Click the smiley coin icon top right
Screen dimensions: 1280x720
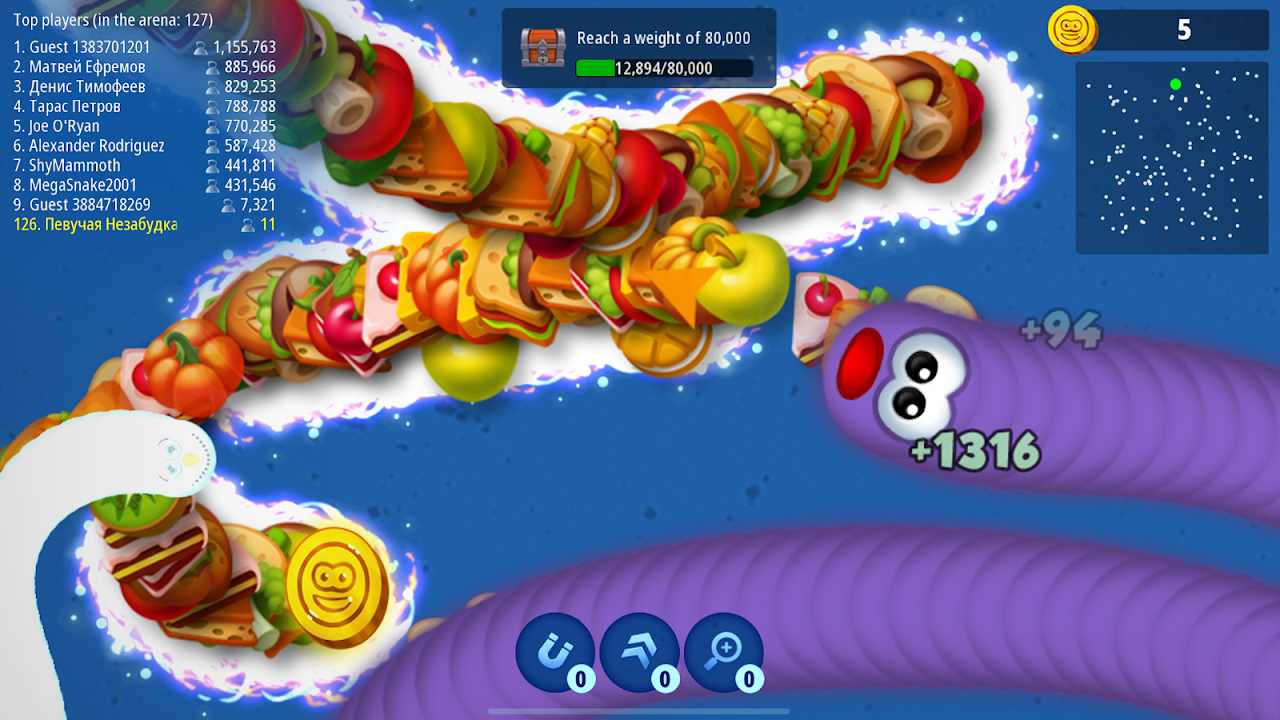tap(1072, 30)
